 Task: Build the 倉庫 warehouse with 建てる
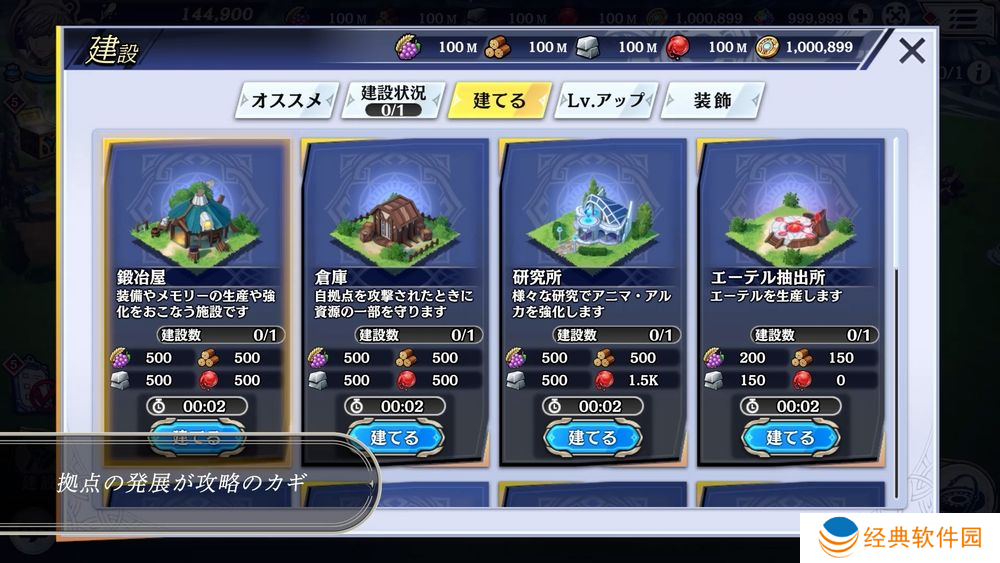pyautogui.click(x=394, y=437)
